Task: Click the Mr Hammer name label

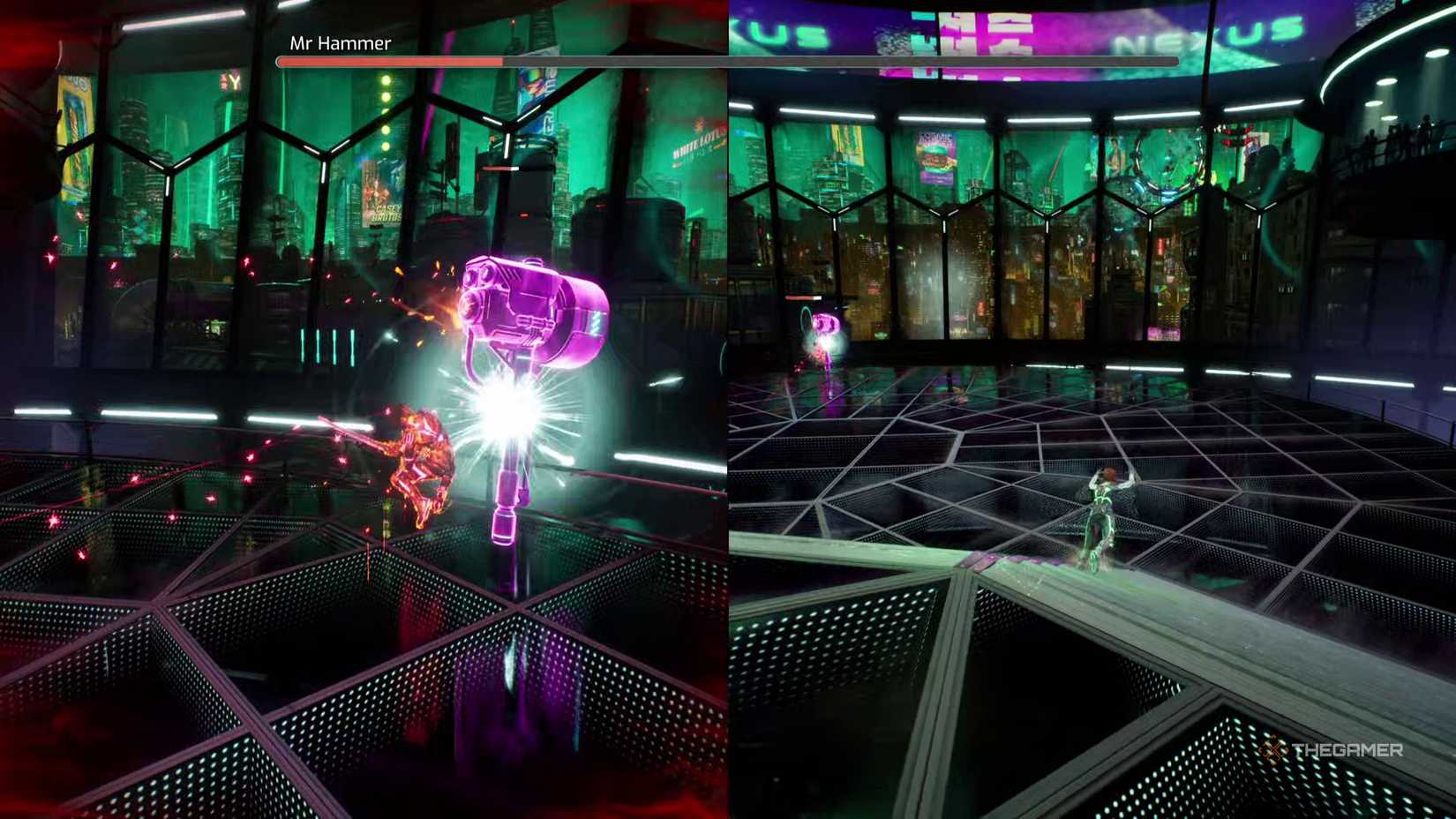Action: pos(338,42)
